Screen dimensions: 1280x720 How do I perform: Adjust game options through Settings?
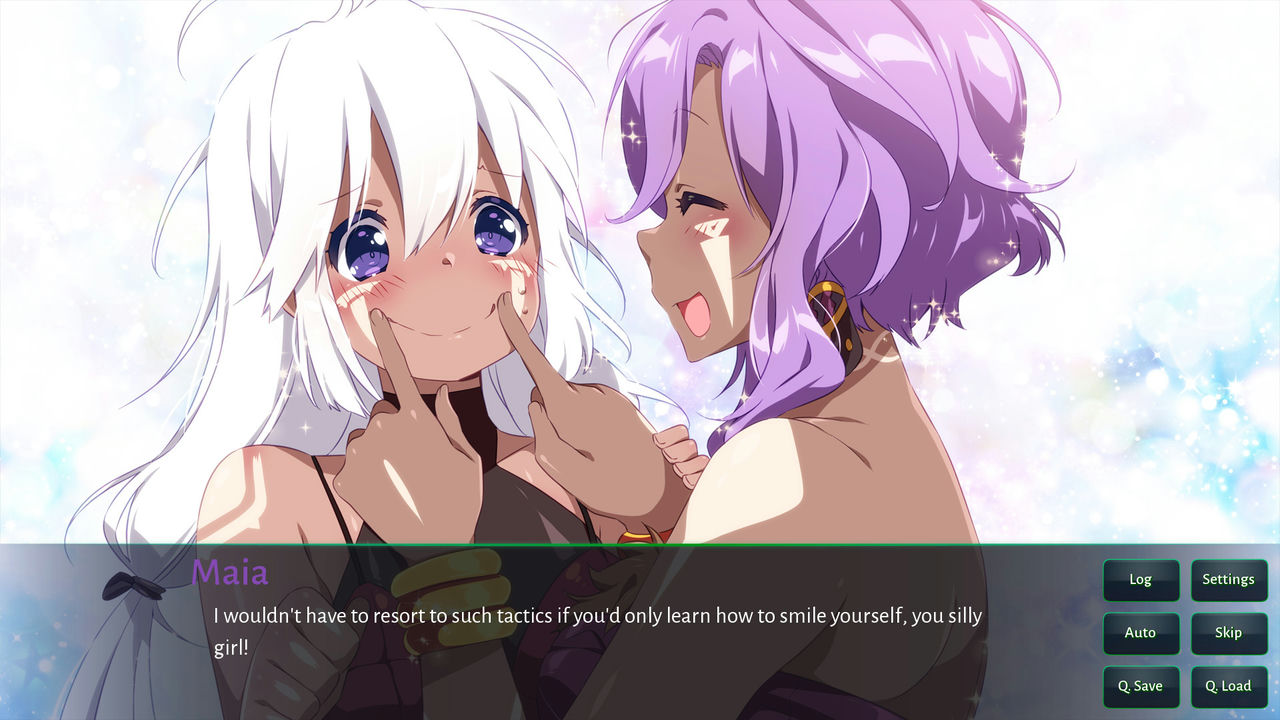pos(1229,580)
